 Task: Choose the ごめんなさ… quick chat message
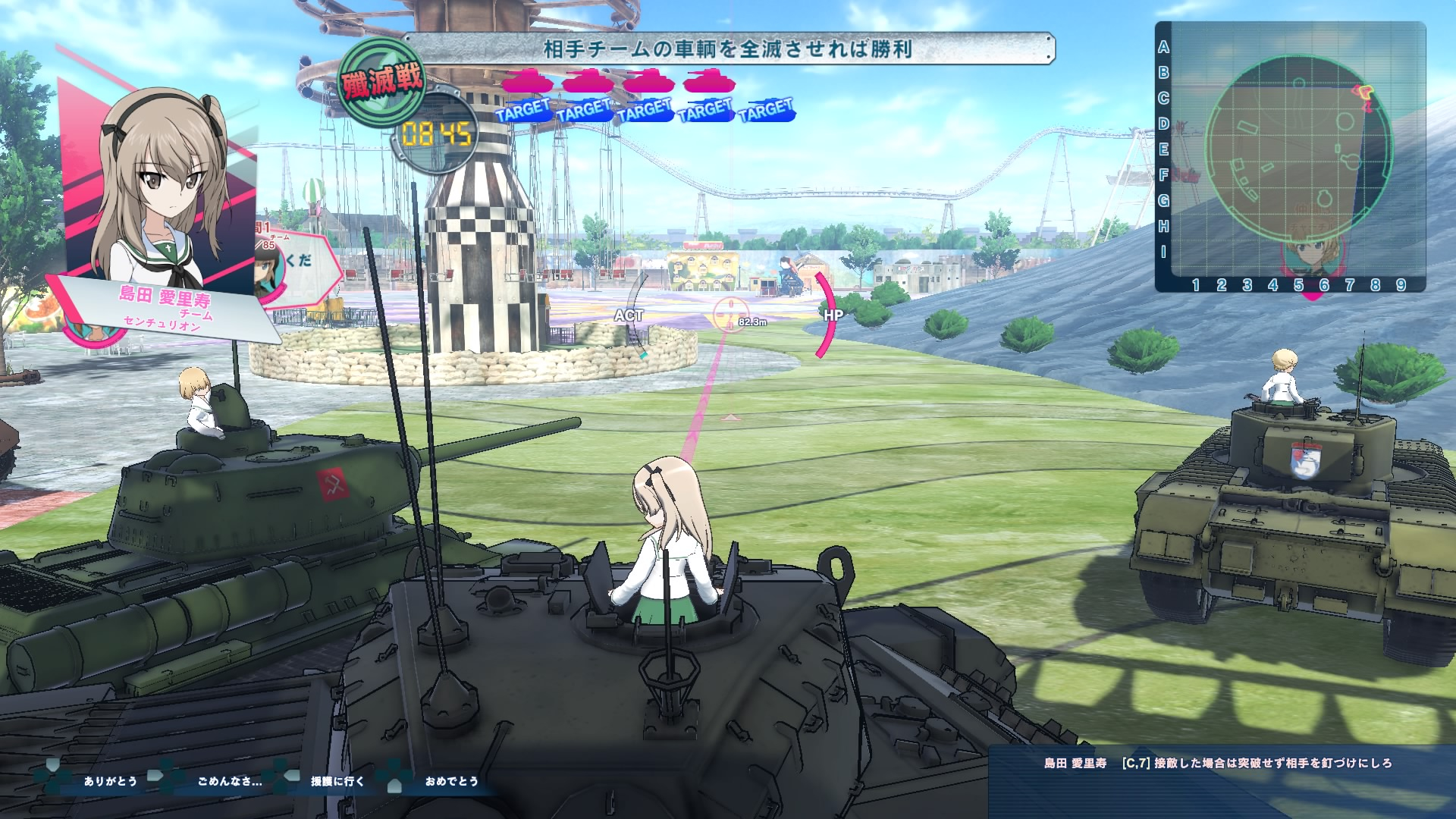(x=229, y=781)
